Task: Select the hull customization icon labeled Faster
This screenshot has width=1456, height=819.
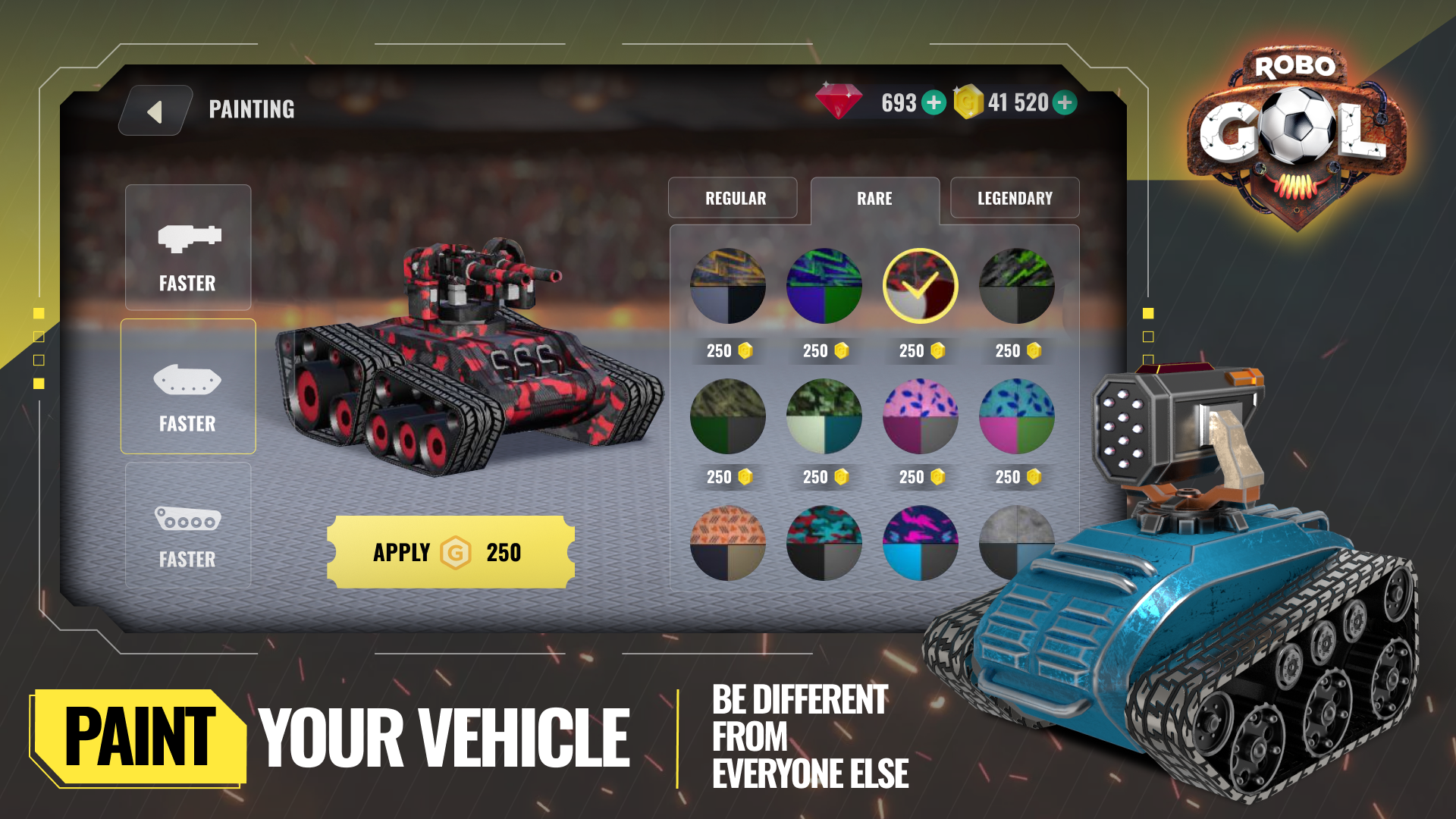Action: [187, 387]
